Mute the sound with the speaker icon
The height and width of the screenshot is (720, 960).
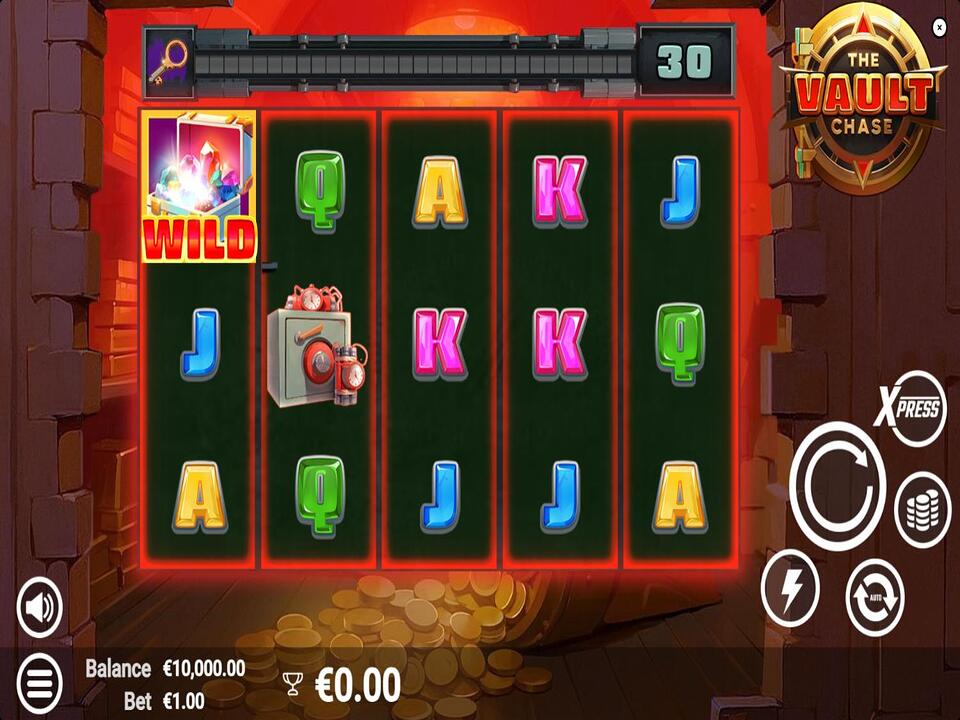(x=39, y=607)
